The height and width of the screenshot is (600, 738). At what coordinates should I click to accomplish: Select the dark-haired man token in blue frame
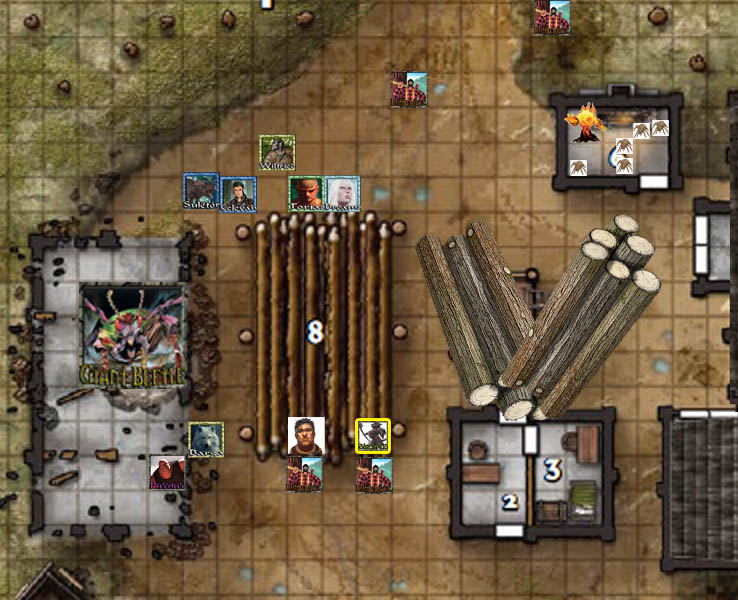tap(238, 194)
